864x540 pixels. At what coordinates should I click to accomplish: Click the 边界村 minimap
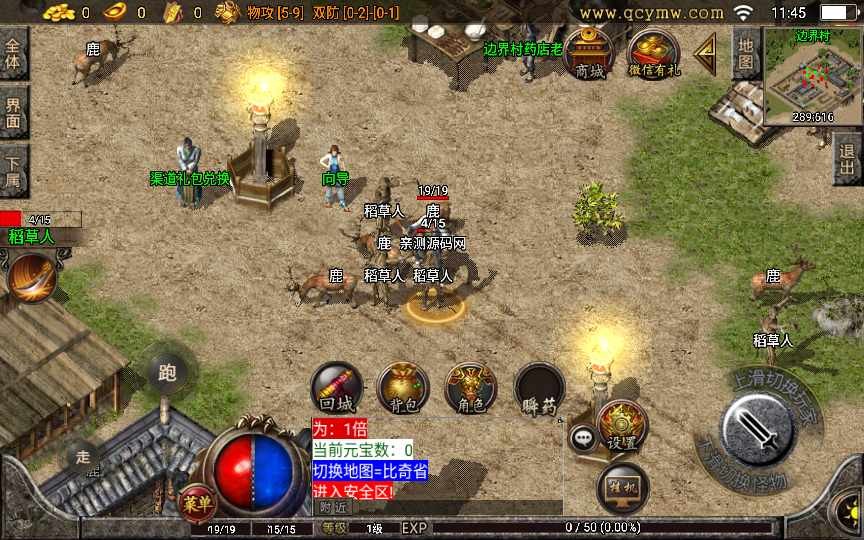(812, 76)
